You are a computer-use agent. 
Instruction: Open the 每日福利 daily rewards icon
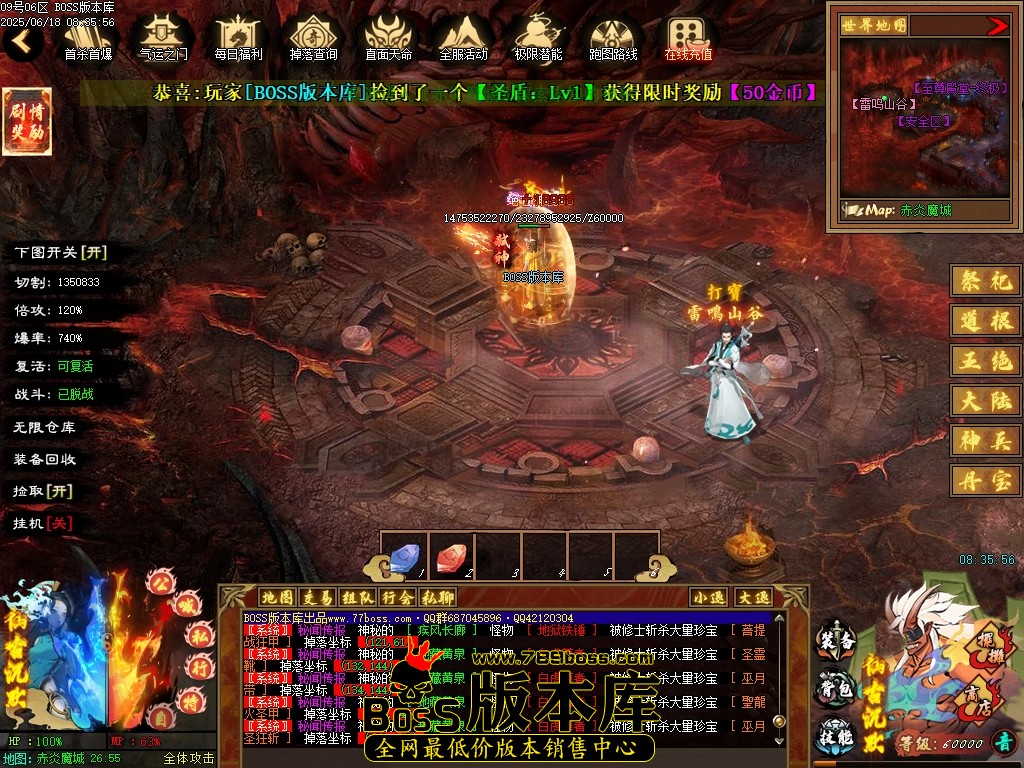pyautogui.click(x=238, y=38)
